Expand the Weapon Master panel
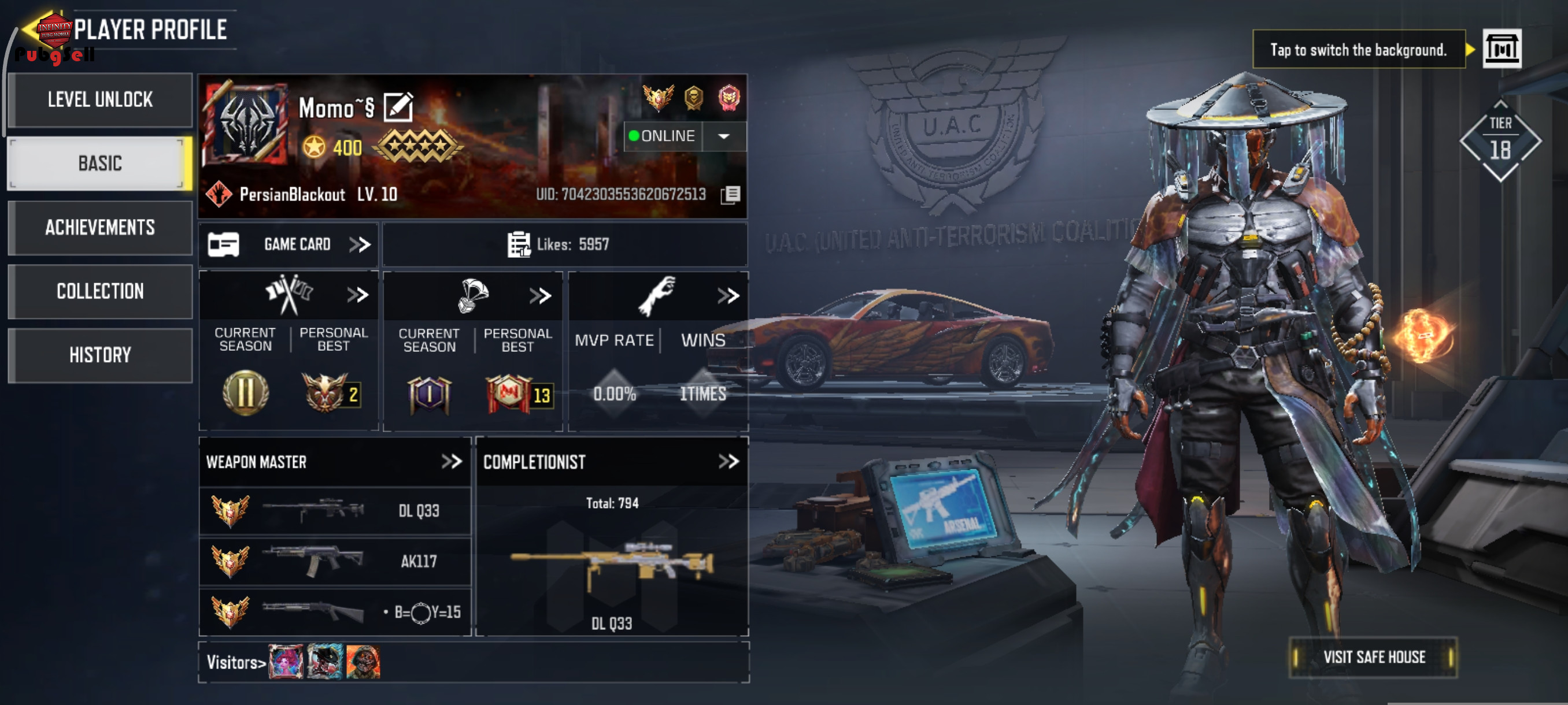1568x705 pixels. [451, 462]
